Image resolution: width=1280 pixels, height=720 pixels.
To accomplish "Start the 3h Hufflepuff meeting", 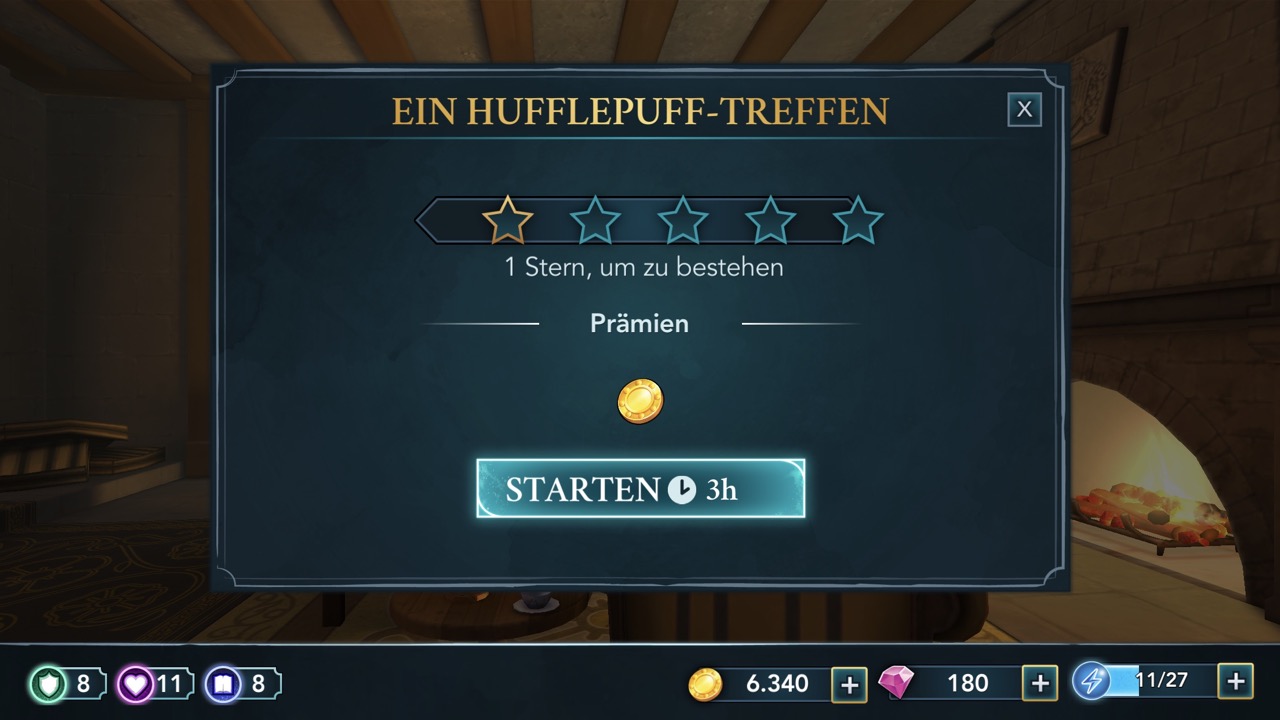I will [x=640, y=488].
